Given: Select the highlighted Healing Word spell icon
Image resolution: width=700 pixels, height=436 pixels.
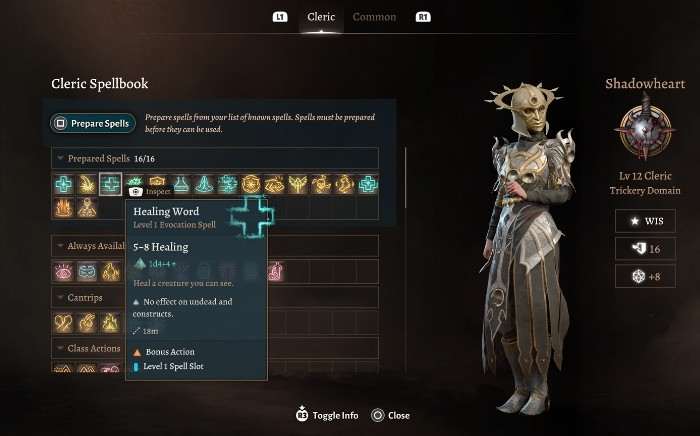Looking at the screenshot, I should (x=110, y=184).
